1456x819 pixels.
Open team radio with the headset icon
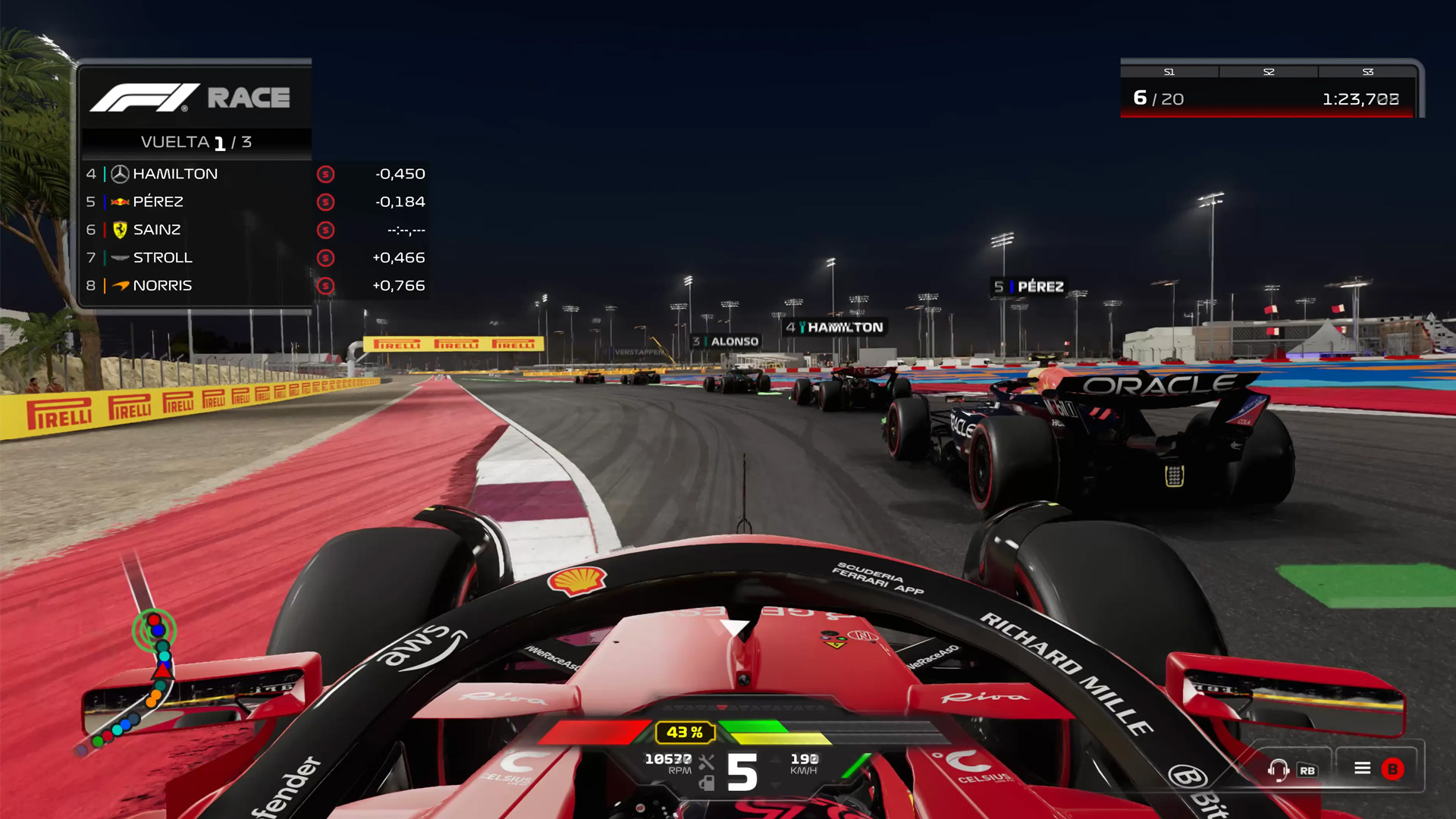click(1278, 770)
